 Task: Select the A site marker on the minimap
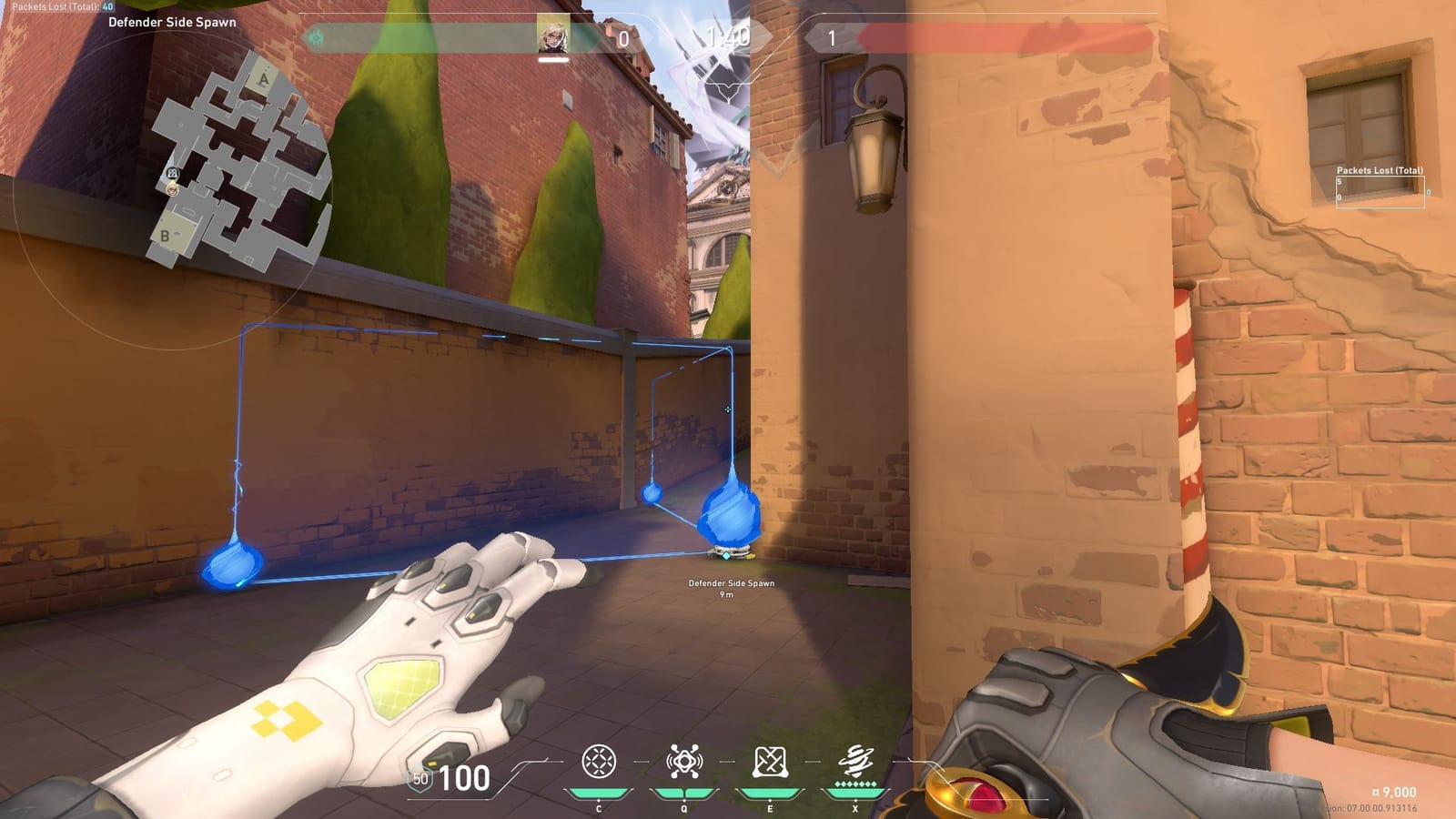tap(264, 80)
